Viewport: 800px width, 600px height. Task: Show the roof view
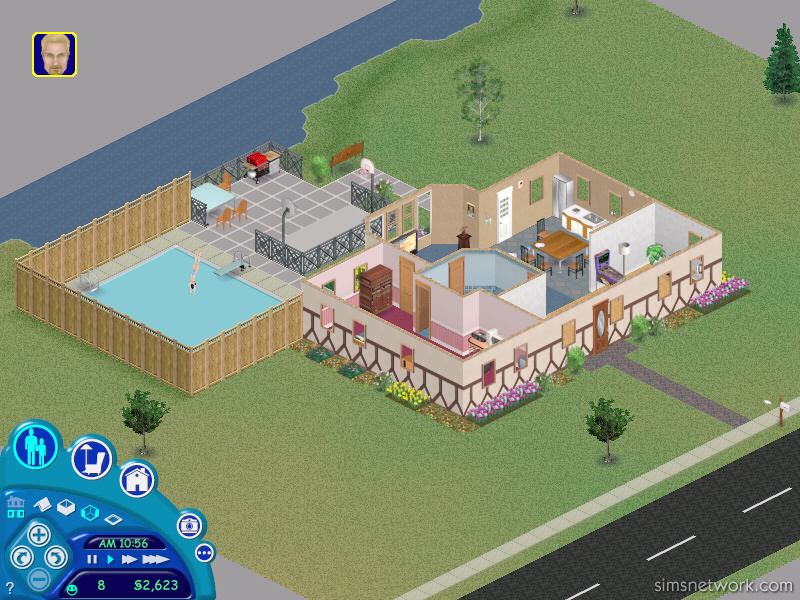(x=43, y=503)
